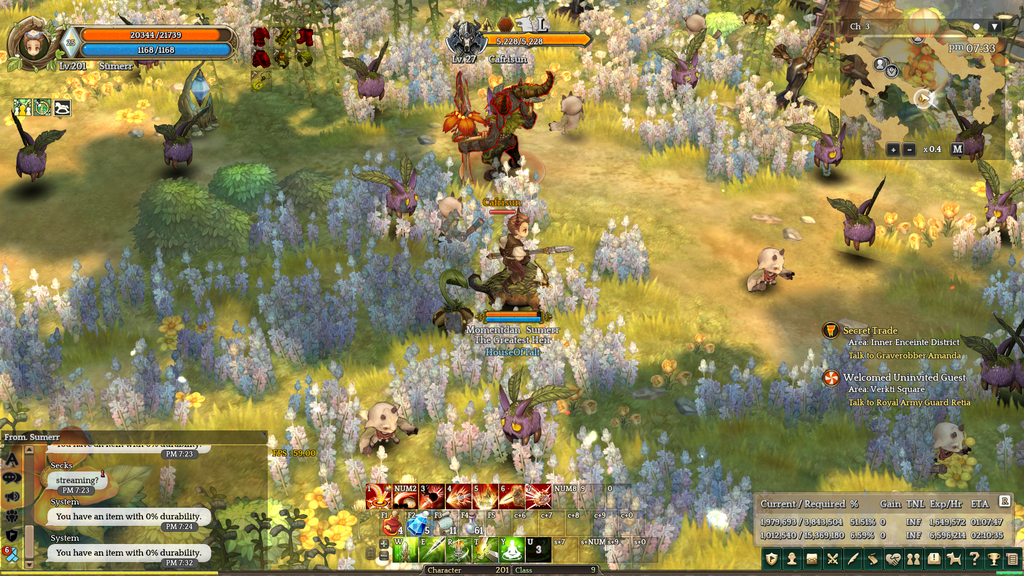Click the minimap zoom-out minus button
The image size is (1024, 576).
point(909,149)
